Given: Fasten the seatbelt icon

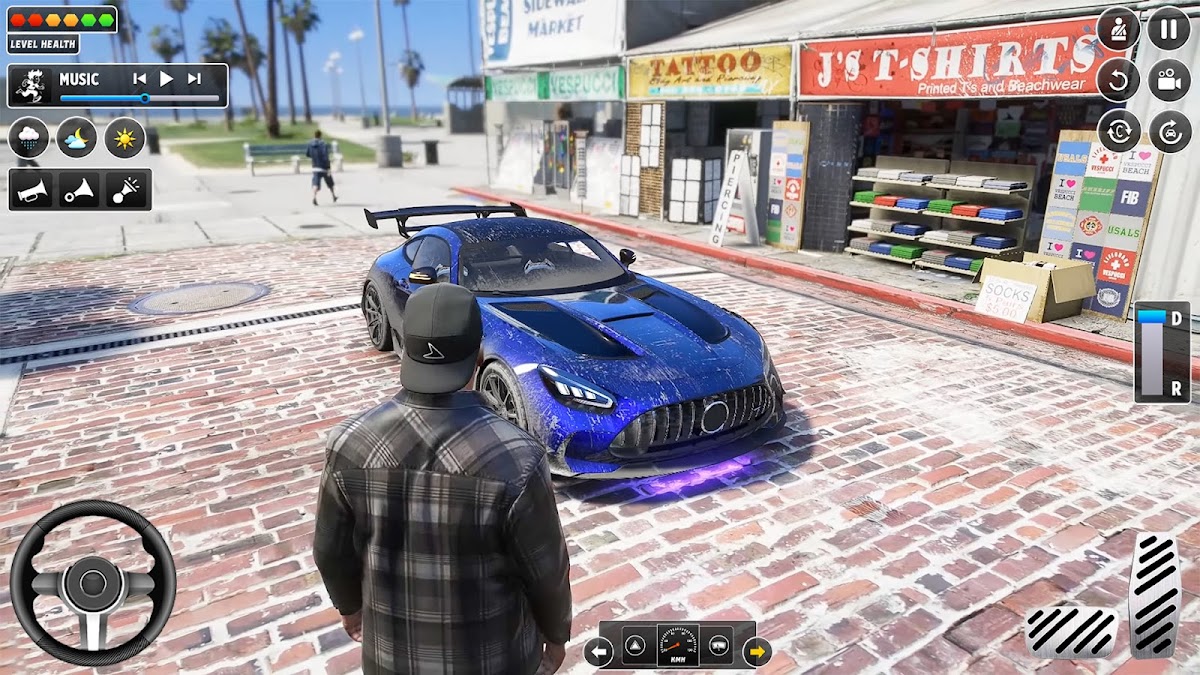Looking at the screenshot, I should 1118,28.
